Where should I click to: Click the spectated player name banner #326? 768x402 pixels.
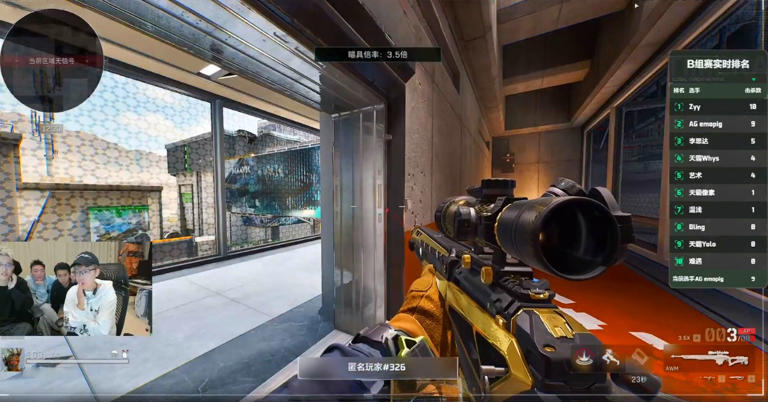tap(377, 368)
